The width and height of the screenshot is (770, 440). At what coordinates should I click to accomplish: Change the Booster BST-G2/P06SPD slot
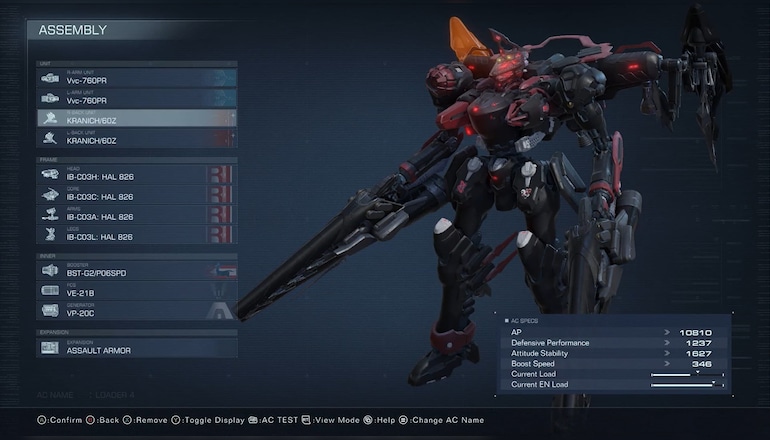[x=136, y=271]
